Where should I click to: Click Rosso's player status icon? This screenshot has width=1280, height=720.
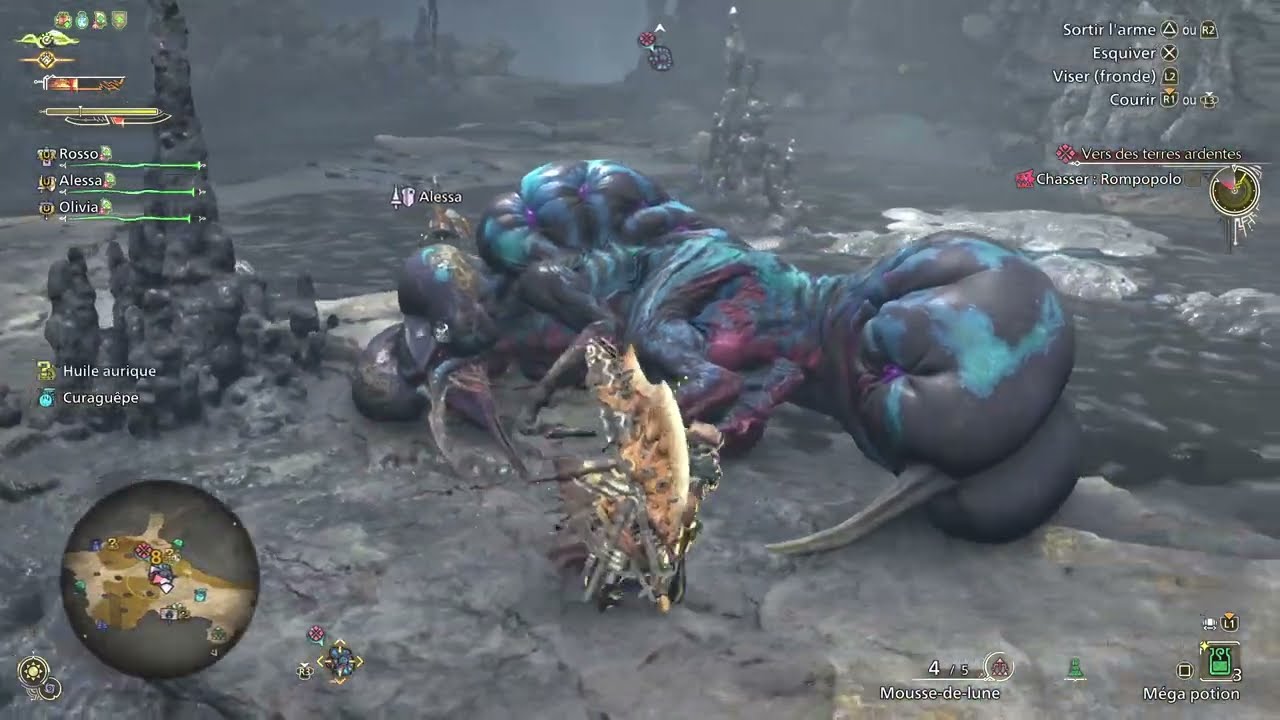click(48, 153)
